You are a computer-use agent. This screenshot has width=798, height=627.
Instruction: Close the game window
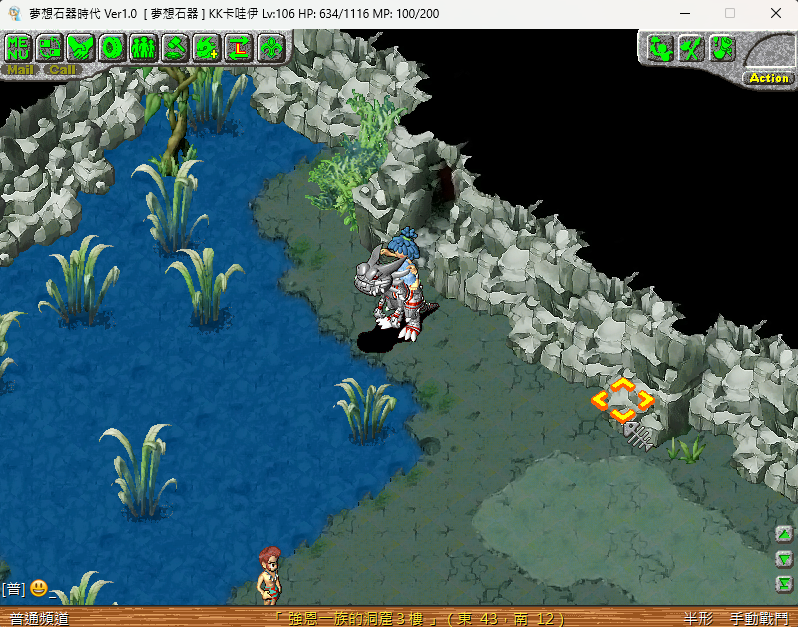776,13
